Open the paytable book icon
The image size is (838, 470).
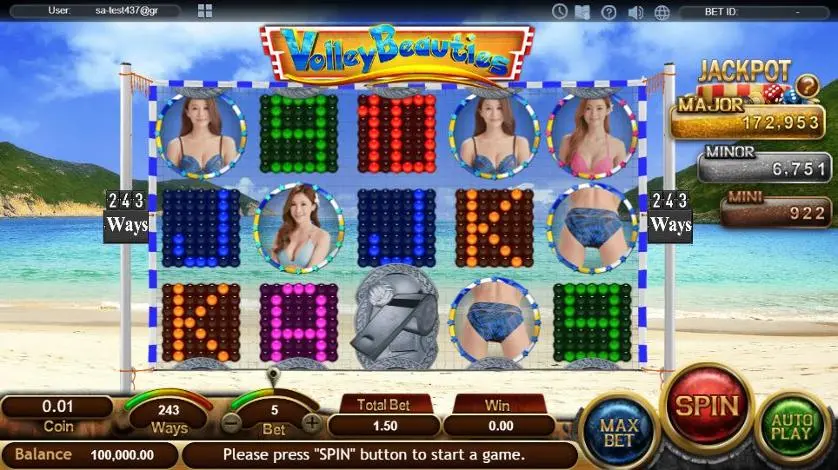pos(584,12)
